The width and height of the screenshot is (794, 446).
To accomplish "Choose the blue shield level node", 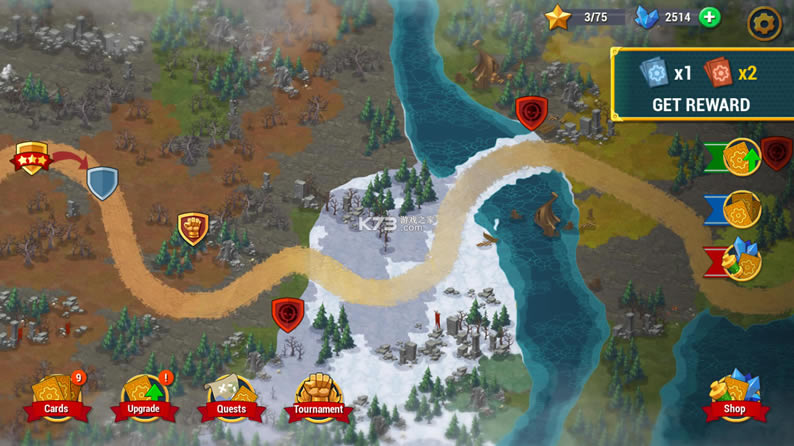I will coord(102,182).
